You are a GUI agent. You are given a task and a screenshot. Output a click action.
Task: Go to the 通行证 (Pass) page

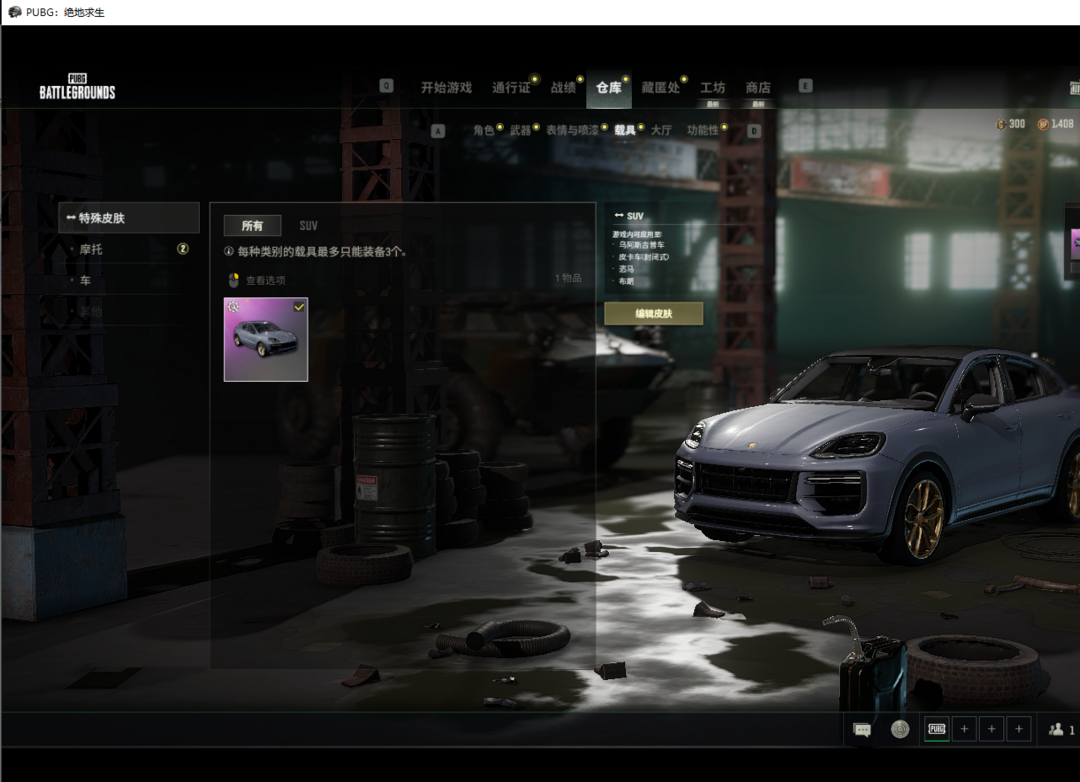(511, 88)
